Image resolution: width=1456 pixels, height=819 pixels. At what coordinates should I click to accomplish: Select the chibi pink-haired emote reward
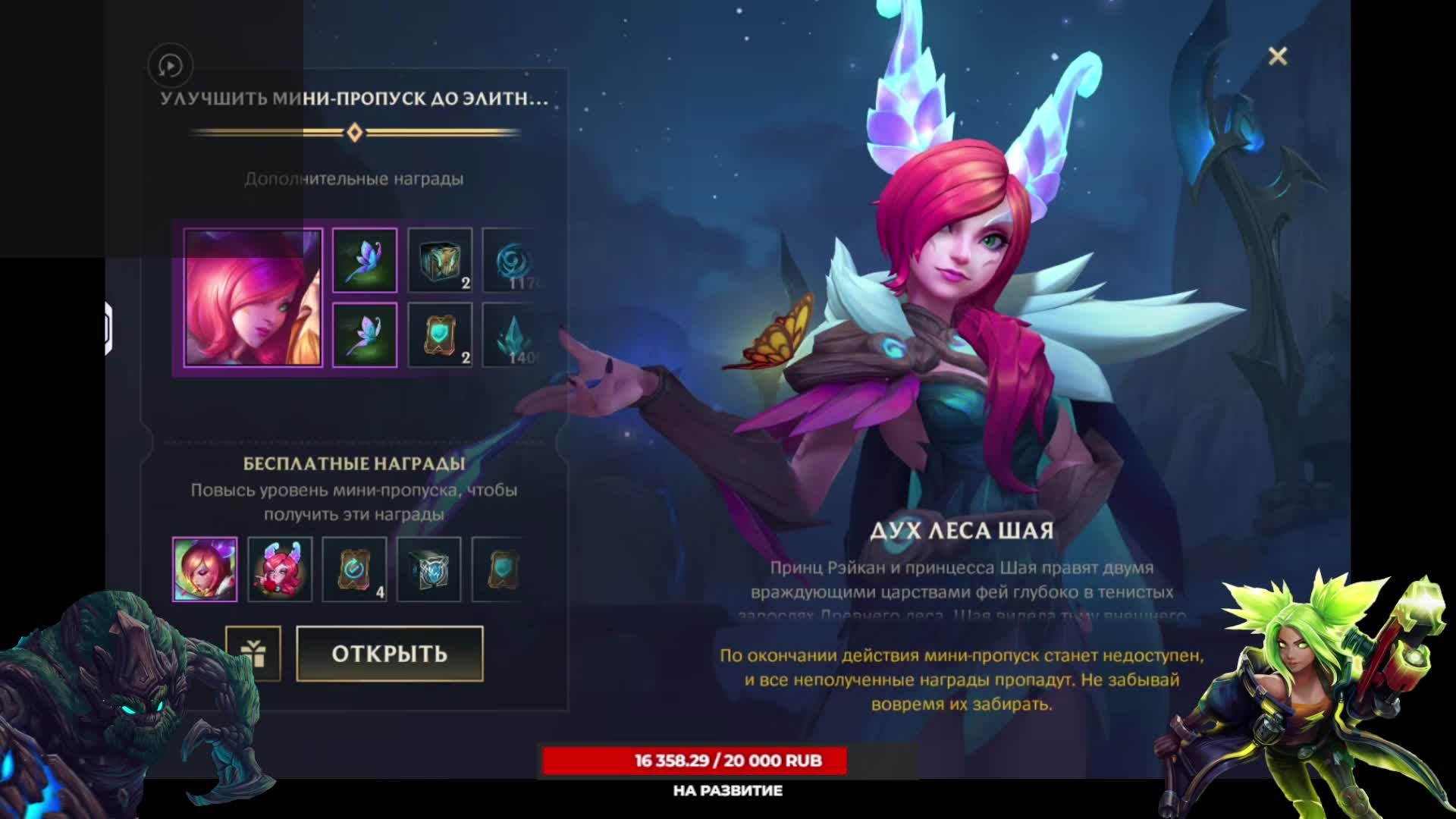coord(280,570)
